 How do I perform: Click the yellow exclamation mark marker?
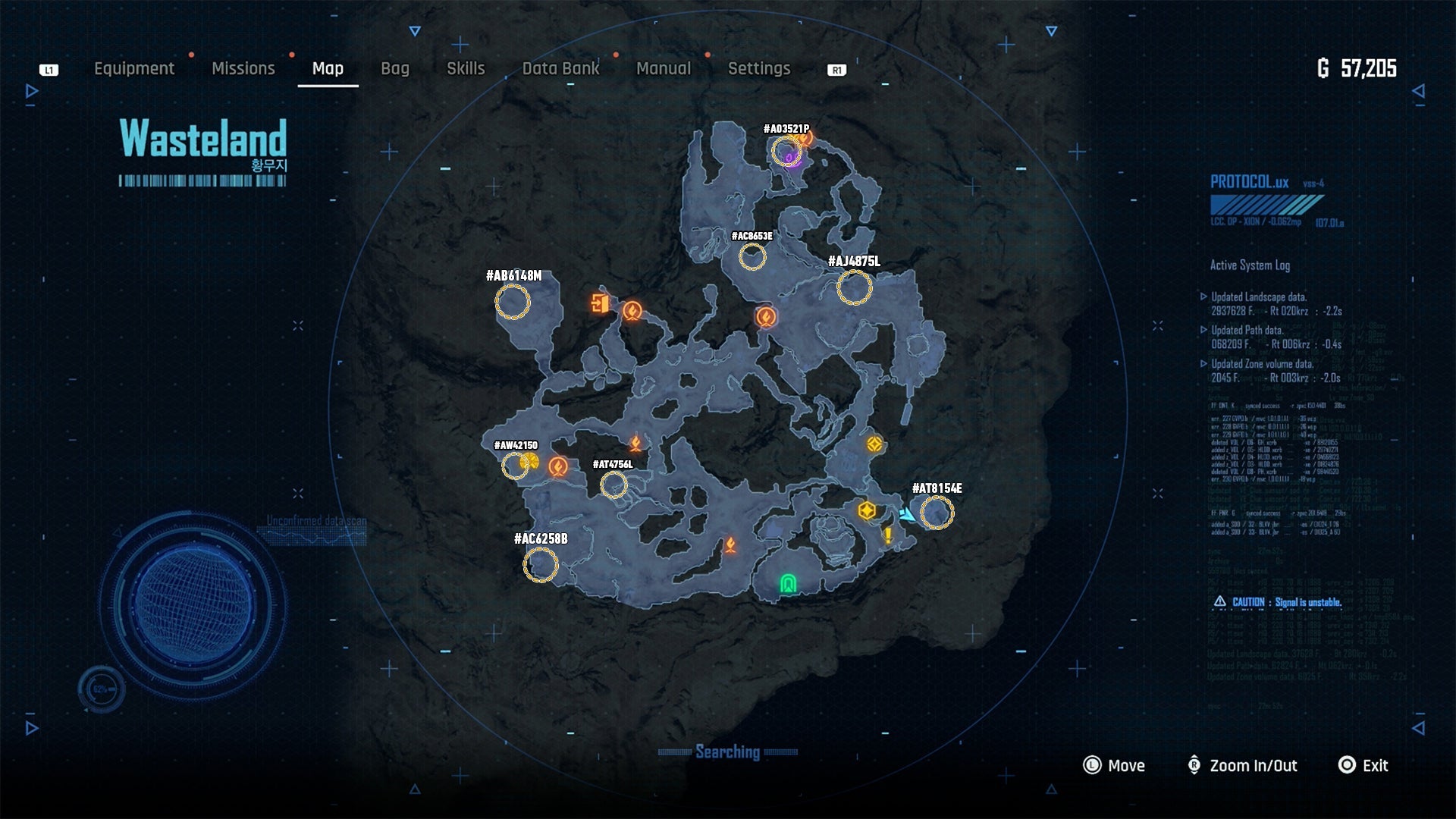888,535
